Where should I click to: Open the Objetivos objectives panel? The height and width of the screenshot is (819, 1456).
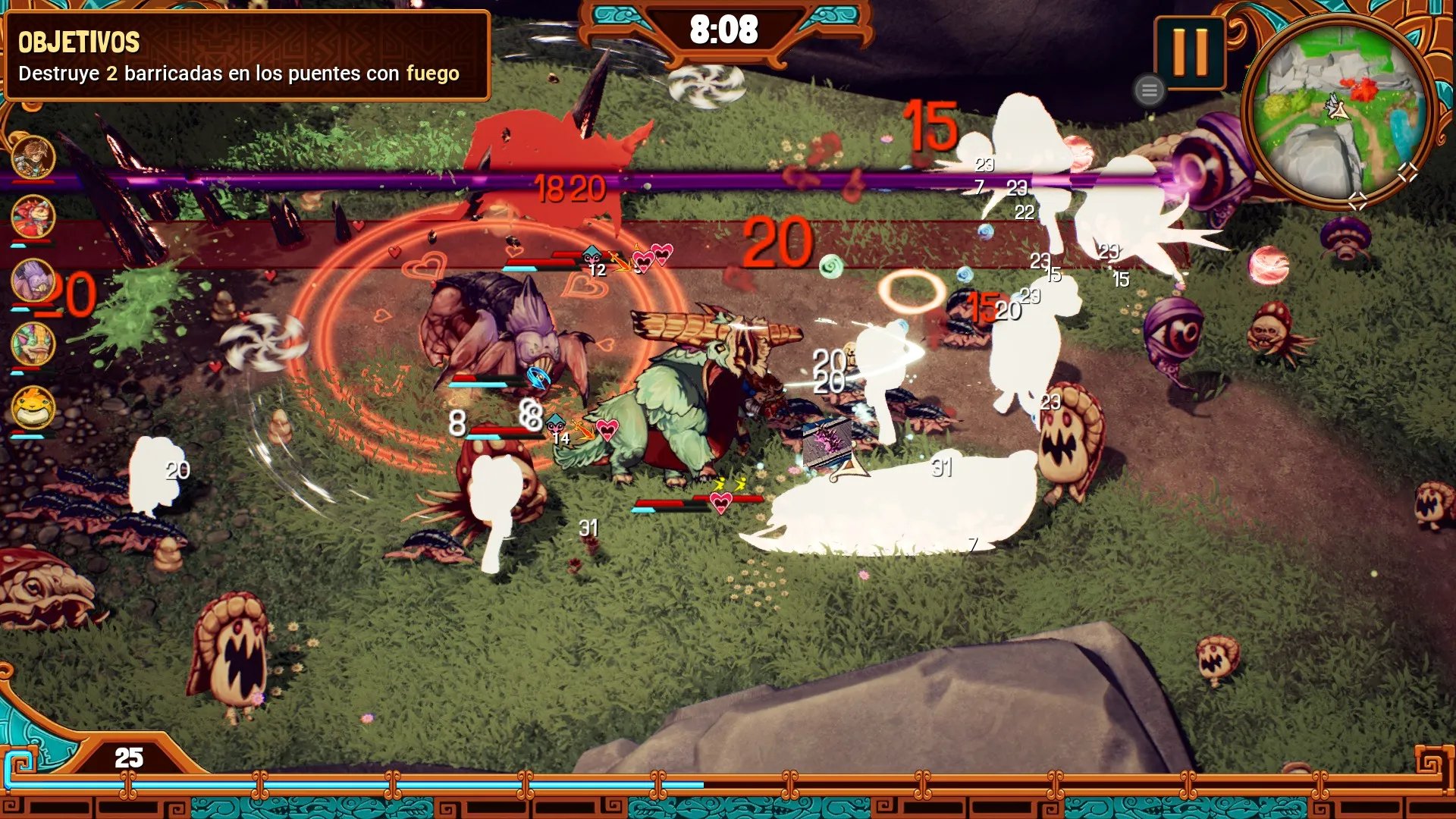pyautogui.click(x=246, y=56)
